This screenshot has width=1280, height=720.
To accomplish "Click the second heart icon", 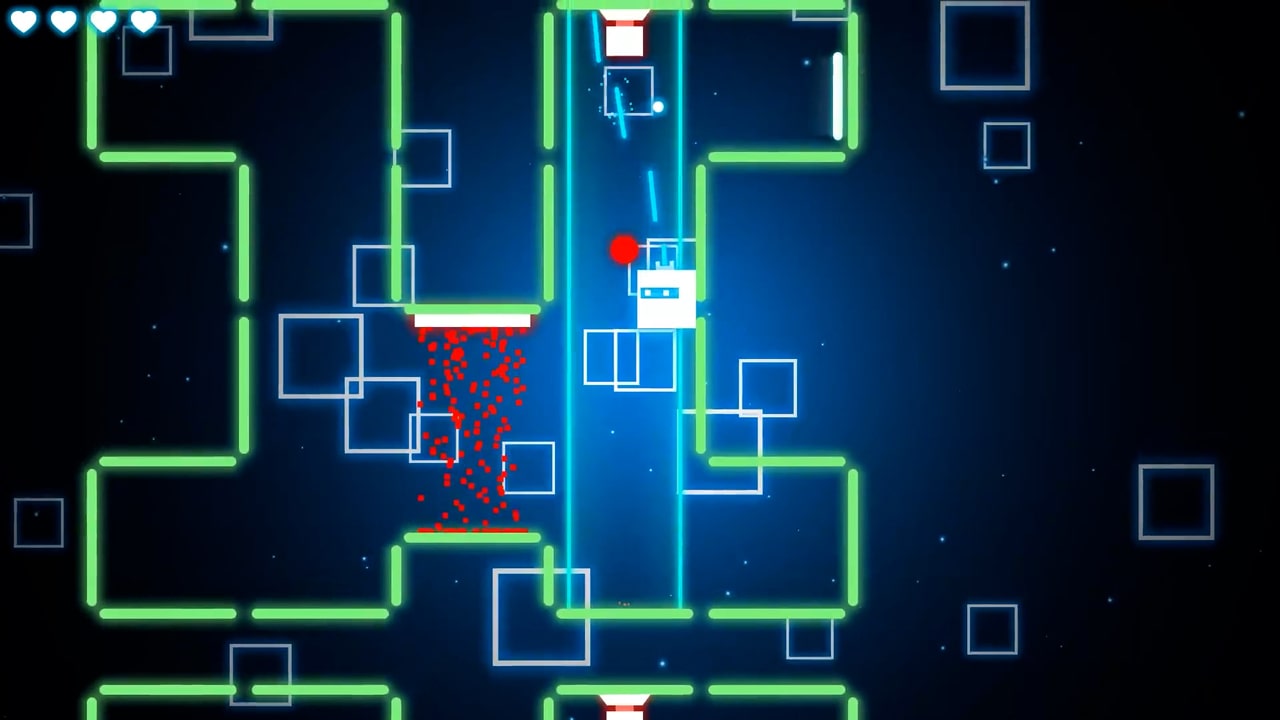I will coord(62,21).
